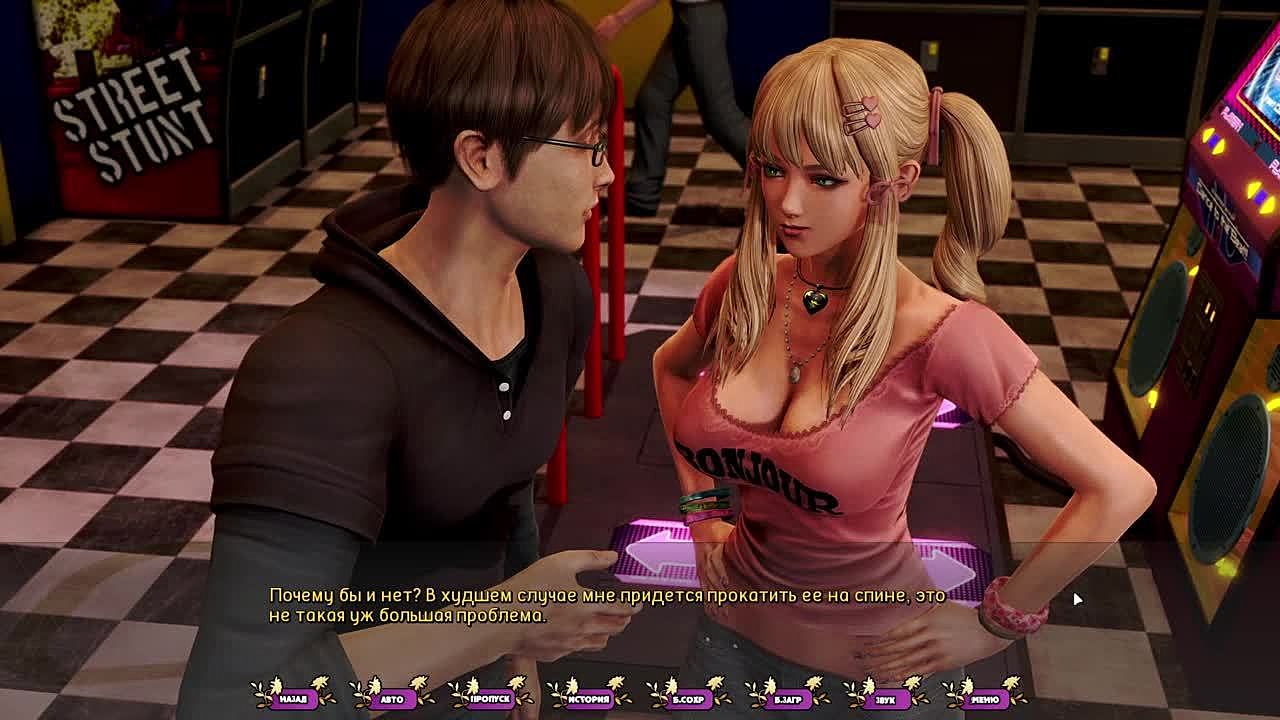
Task: Open the Меню (Menu) button
Action: click(985, 698)
